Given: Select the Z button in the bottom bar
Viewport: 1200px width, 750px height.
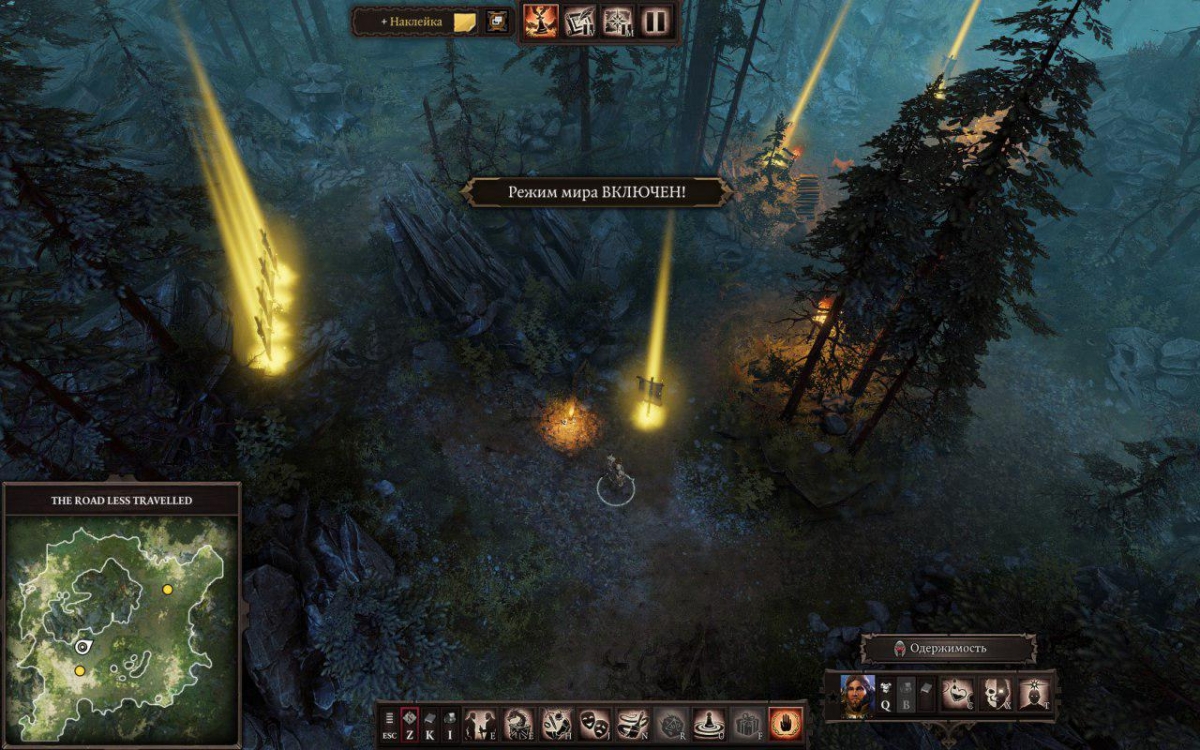Looking at the screenshot, I should [409, 722].
